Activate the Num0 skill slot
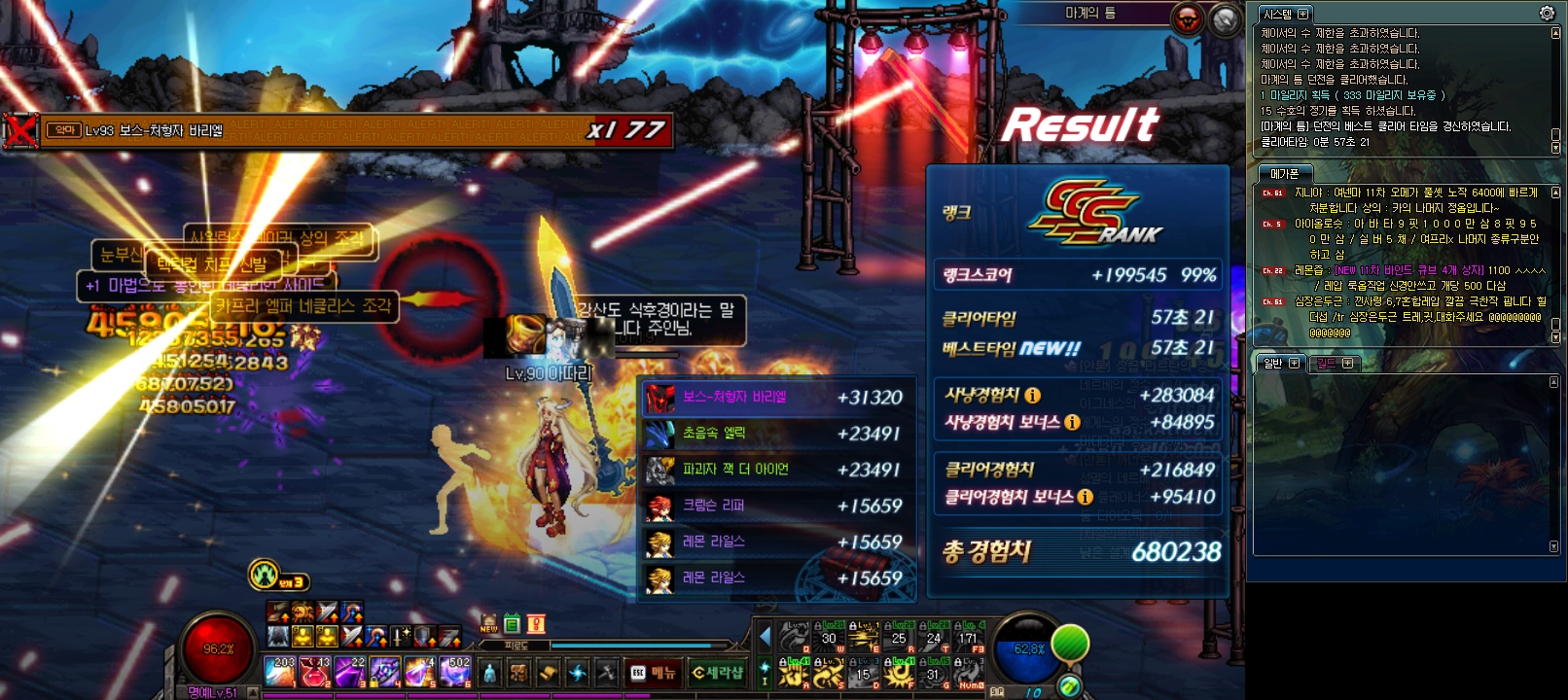Viewport: 1568px width, 700px height. coord(968,673)
